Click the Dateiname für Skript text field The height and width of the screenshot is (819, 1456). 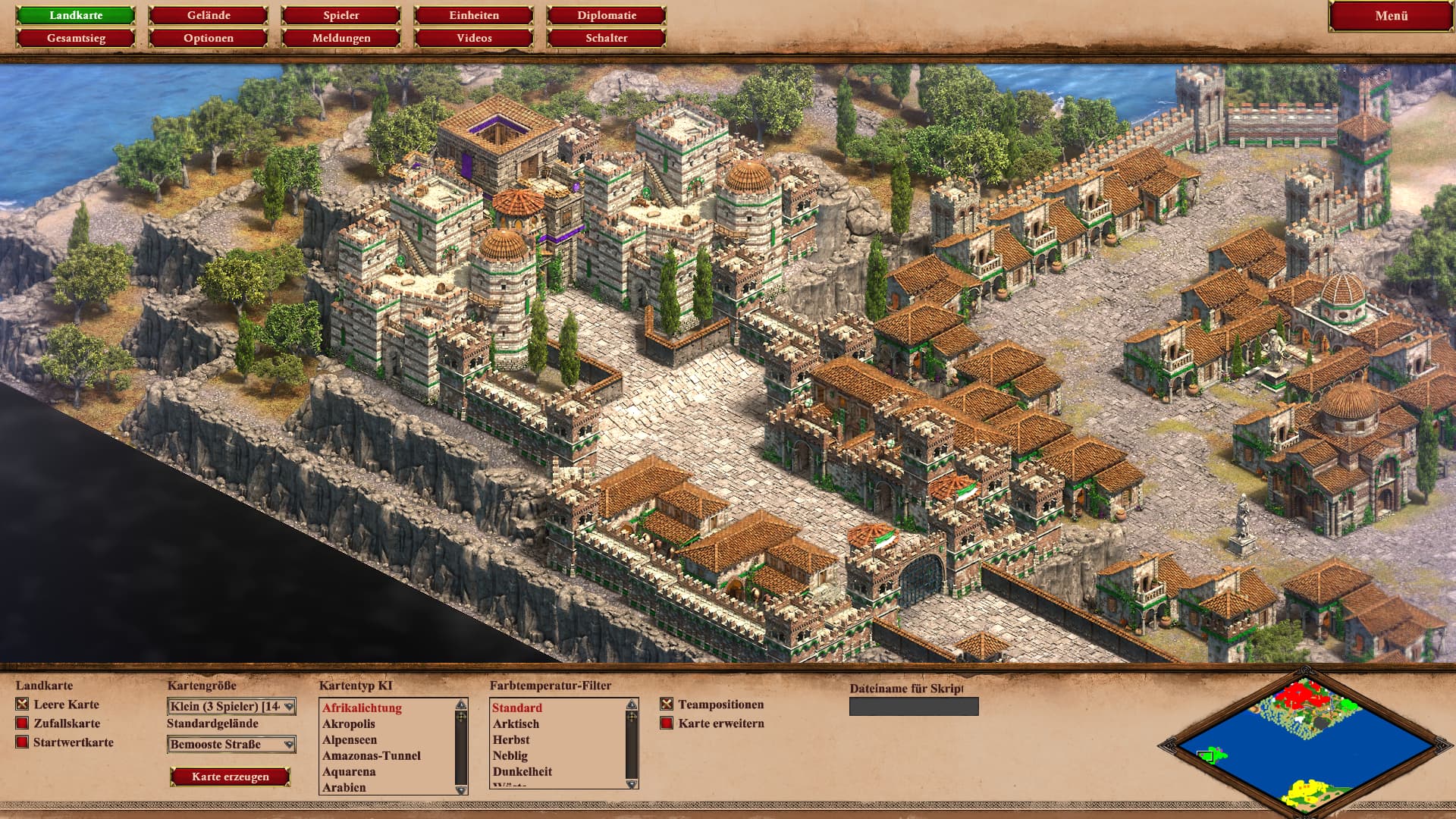[914, 707]
